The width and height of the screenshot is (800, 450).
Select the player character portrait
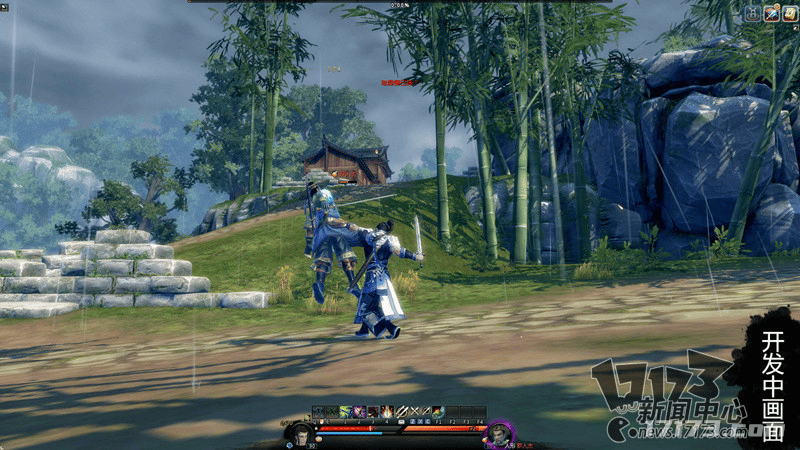pos(299,433)
